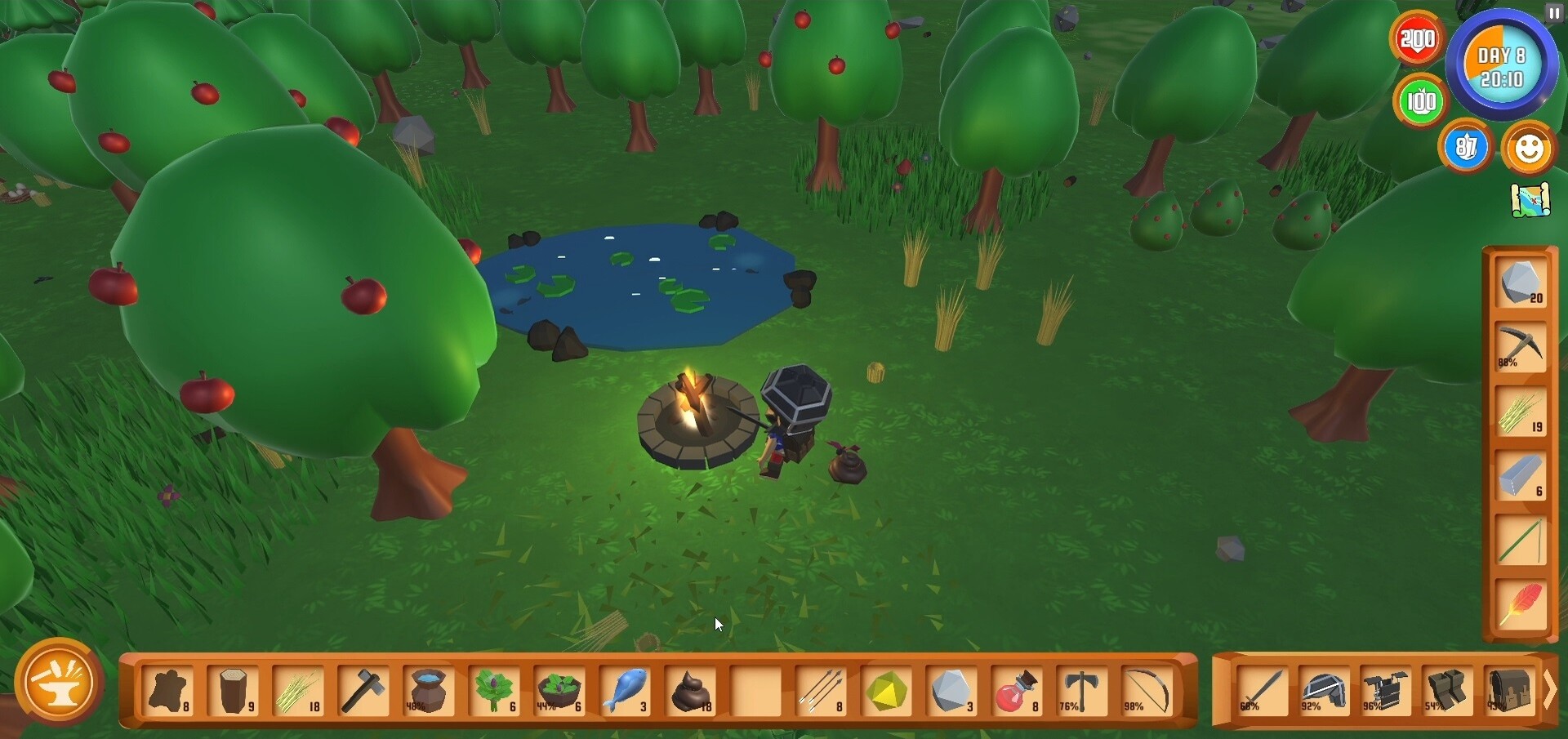Screen dimensions: 1568x739
Task: Open the world map scroll icon
Action: tap(1530, 200)
